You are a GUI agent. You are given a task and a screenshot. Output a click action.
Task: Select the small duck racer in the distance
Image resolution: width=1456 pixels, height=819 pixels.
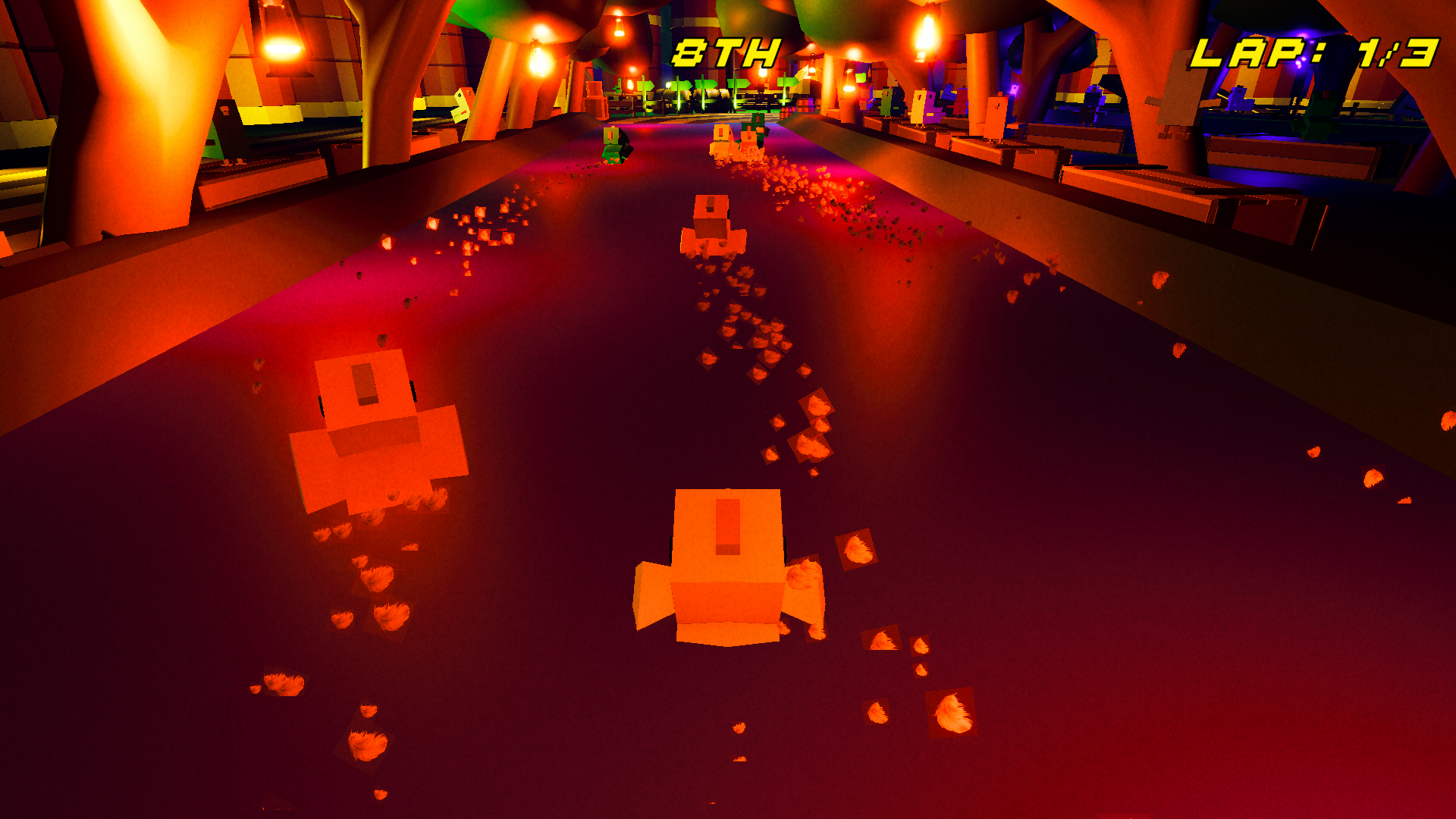pos(711,224)
